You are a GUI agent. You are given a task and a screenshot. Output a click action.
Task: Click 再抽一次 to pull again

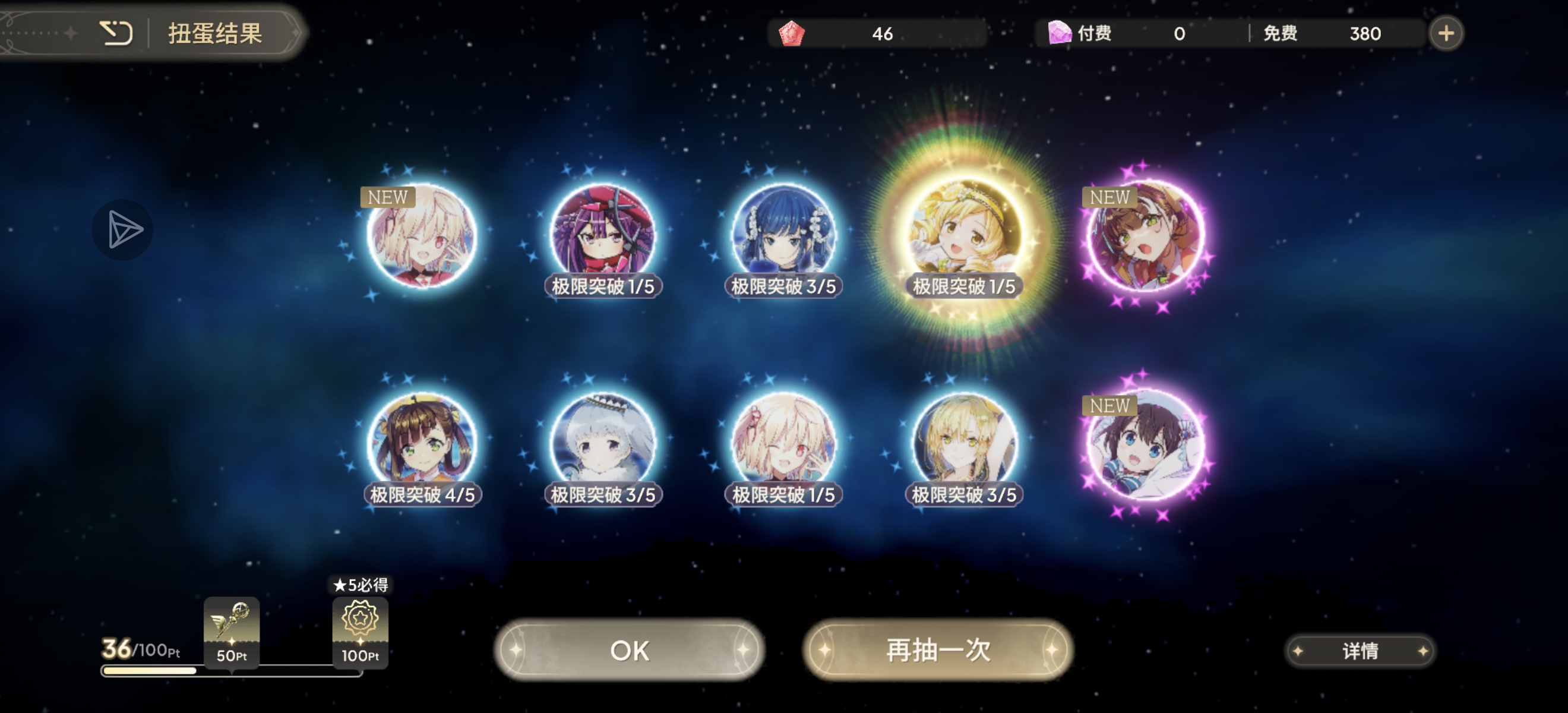click(937, 650)
